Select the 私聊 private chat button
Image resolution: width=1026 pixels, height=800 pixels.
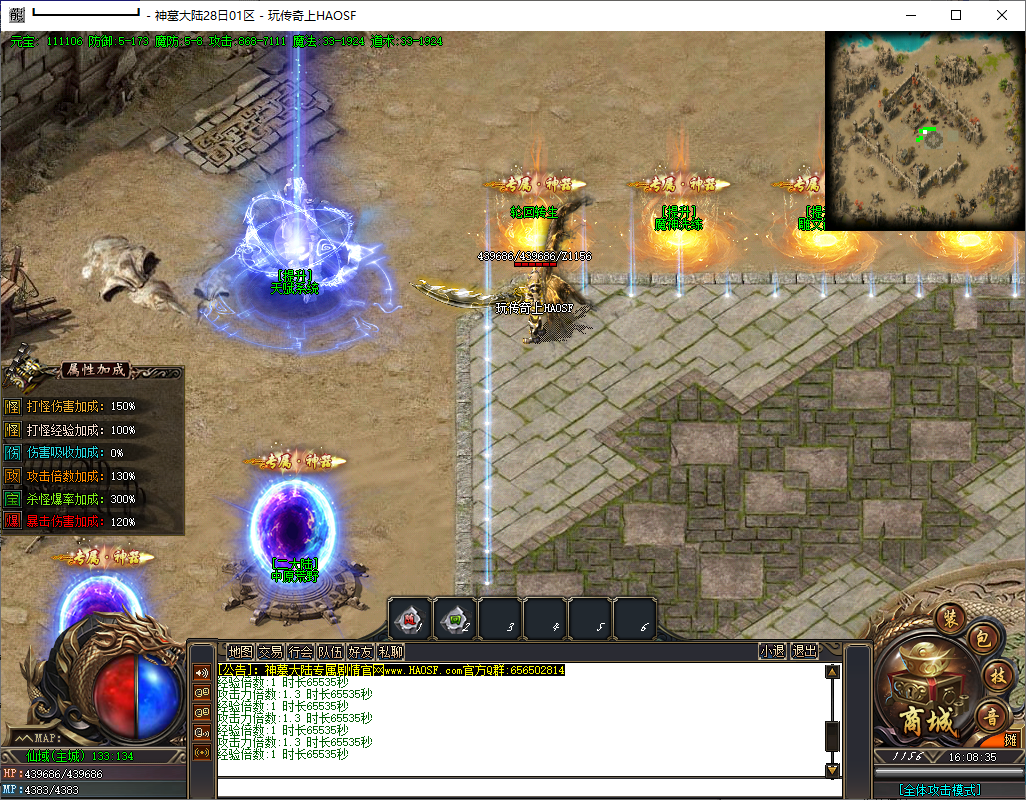[x=390, y=651]
